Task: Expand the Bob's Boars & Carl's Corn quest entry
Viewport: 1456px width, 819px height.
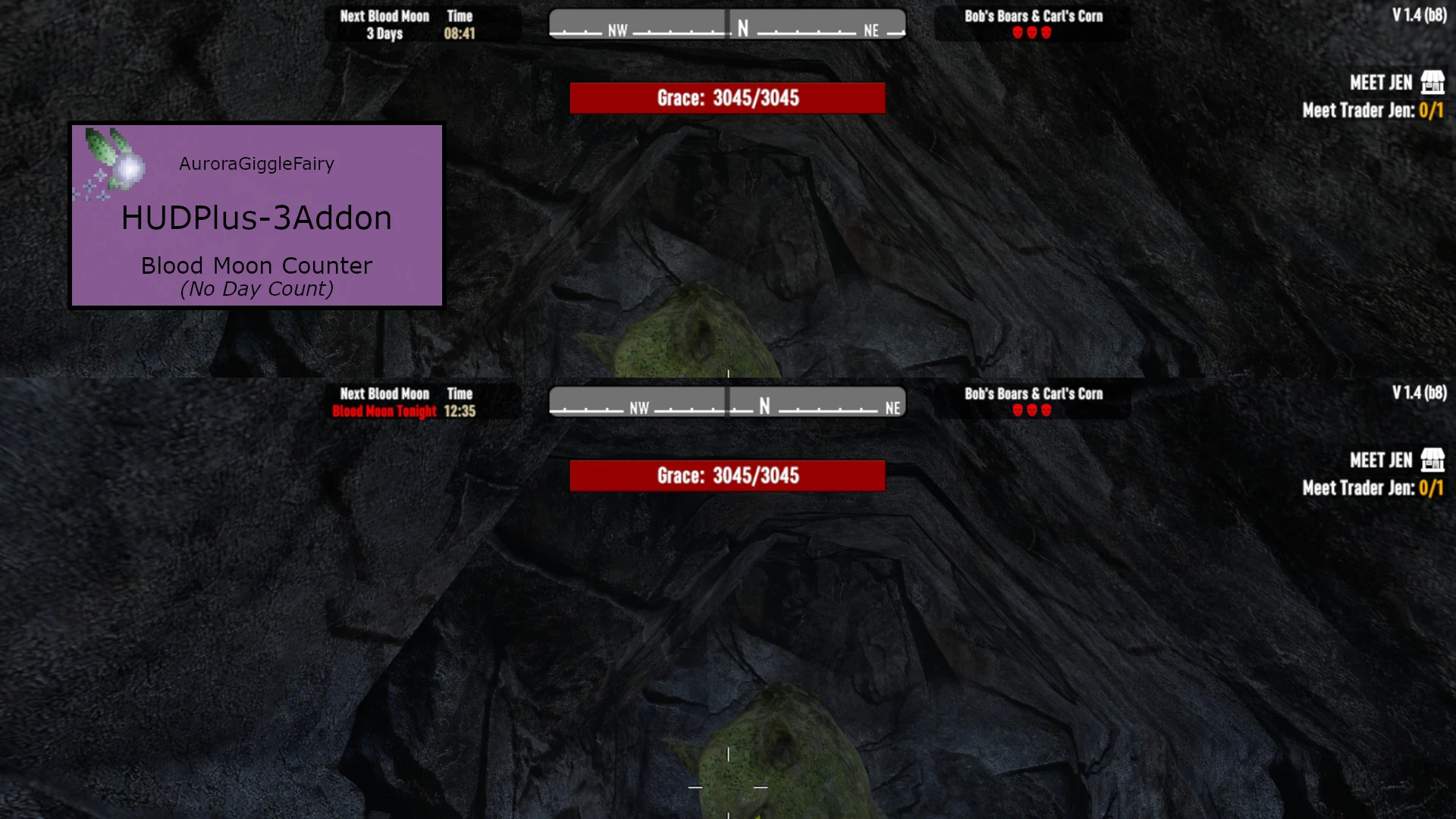Action: [1032, 15]
